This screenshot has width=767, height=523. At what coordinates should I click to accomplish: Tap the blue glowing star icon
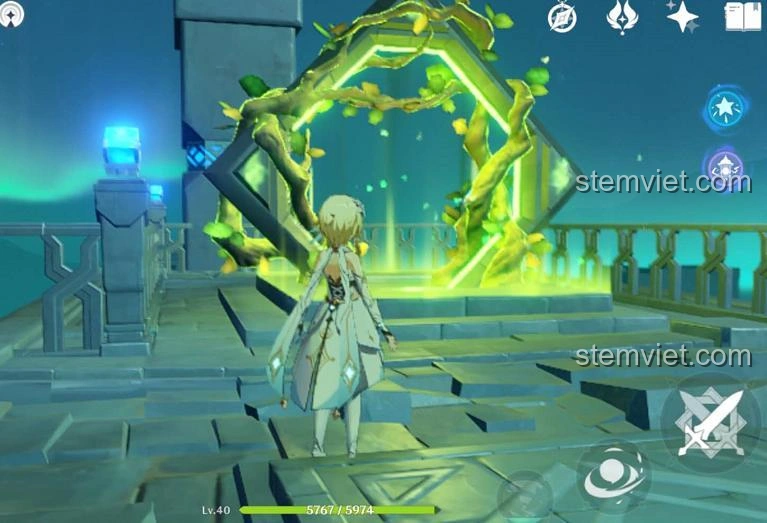[725, 108]
